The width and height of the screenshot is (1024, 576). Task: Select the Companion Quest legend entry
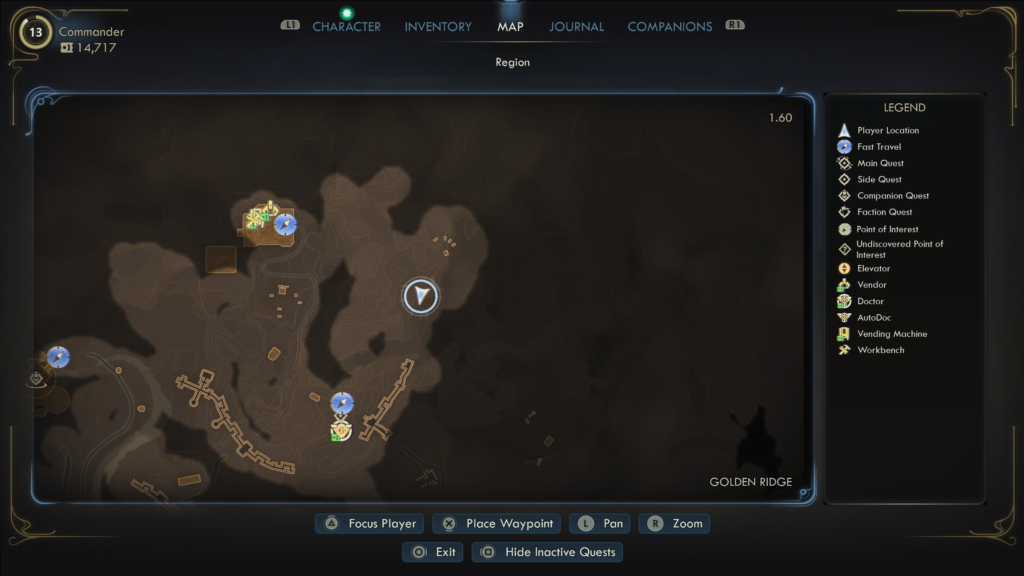893,196
